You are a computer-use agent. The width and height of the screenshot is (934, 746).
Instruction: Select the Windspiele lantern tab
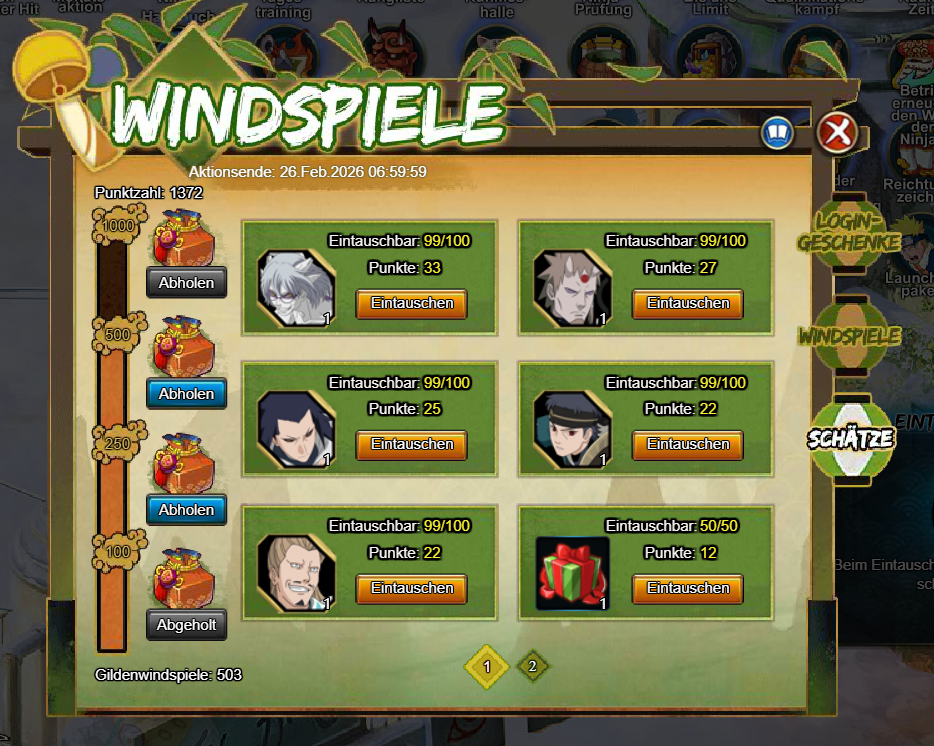pyautogui.click(x=850, y=336)
